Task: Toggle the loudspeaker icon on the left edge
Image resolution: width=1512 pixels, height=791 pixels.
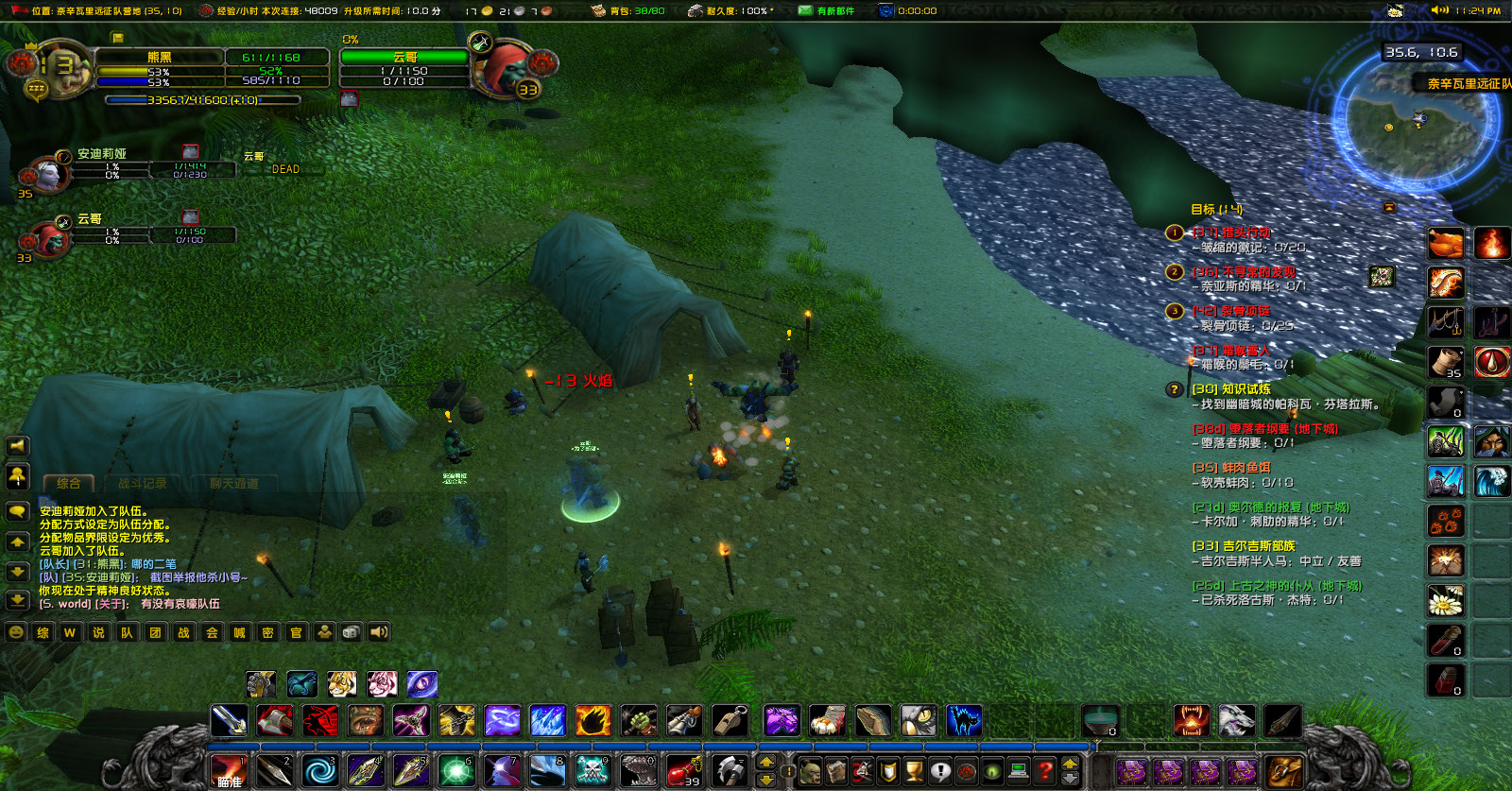Action: coord(15,446)
